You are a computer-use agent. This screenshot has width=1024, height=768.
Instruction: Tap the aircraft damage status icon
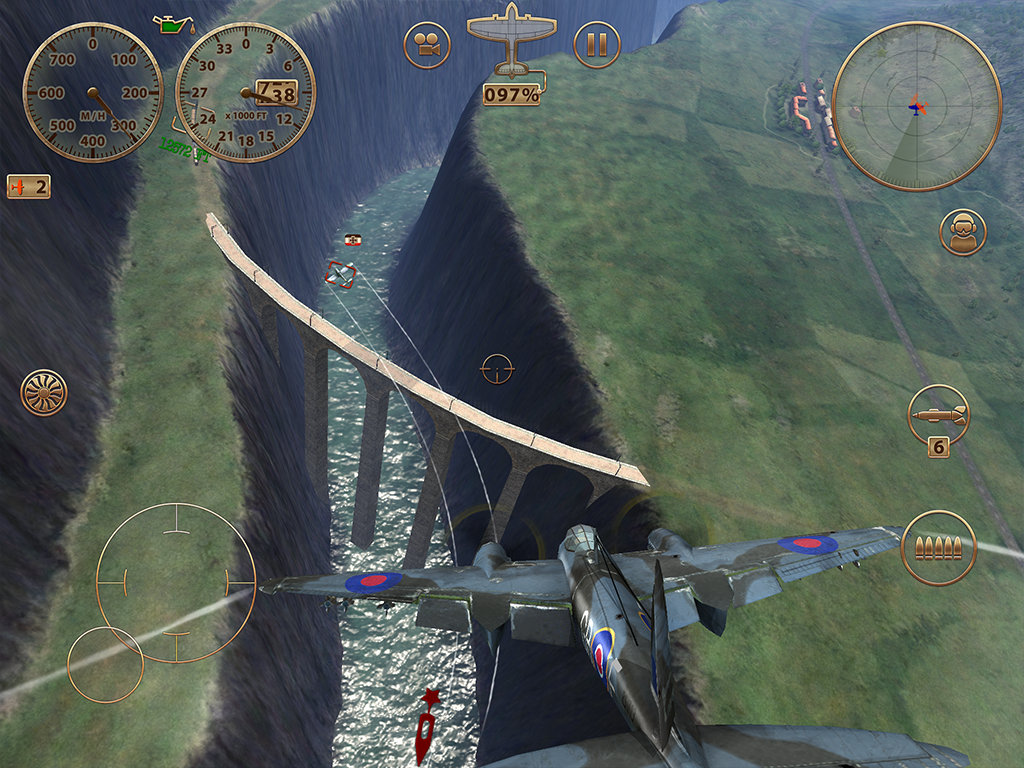pos(511,40)
